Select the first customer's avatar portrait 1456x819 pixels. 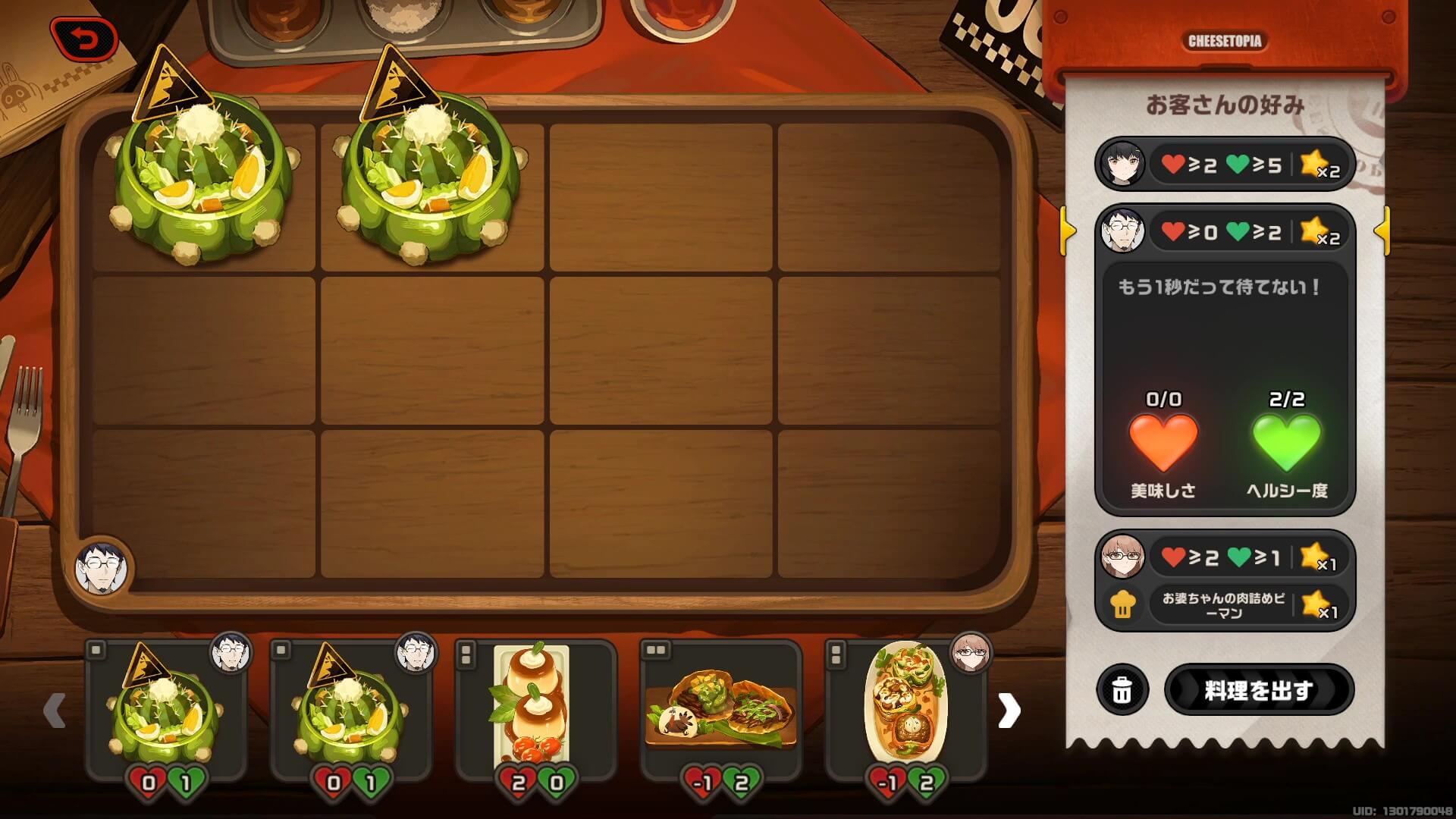pyautogui.click(x=1121, y=164)
